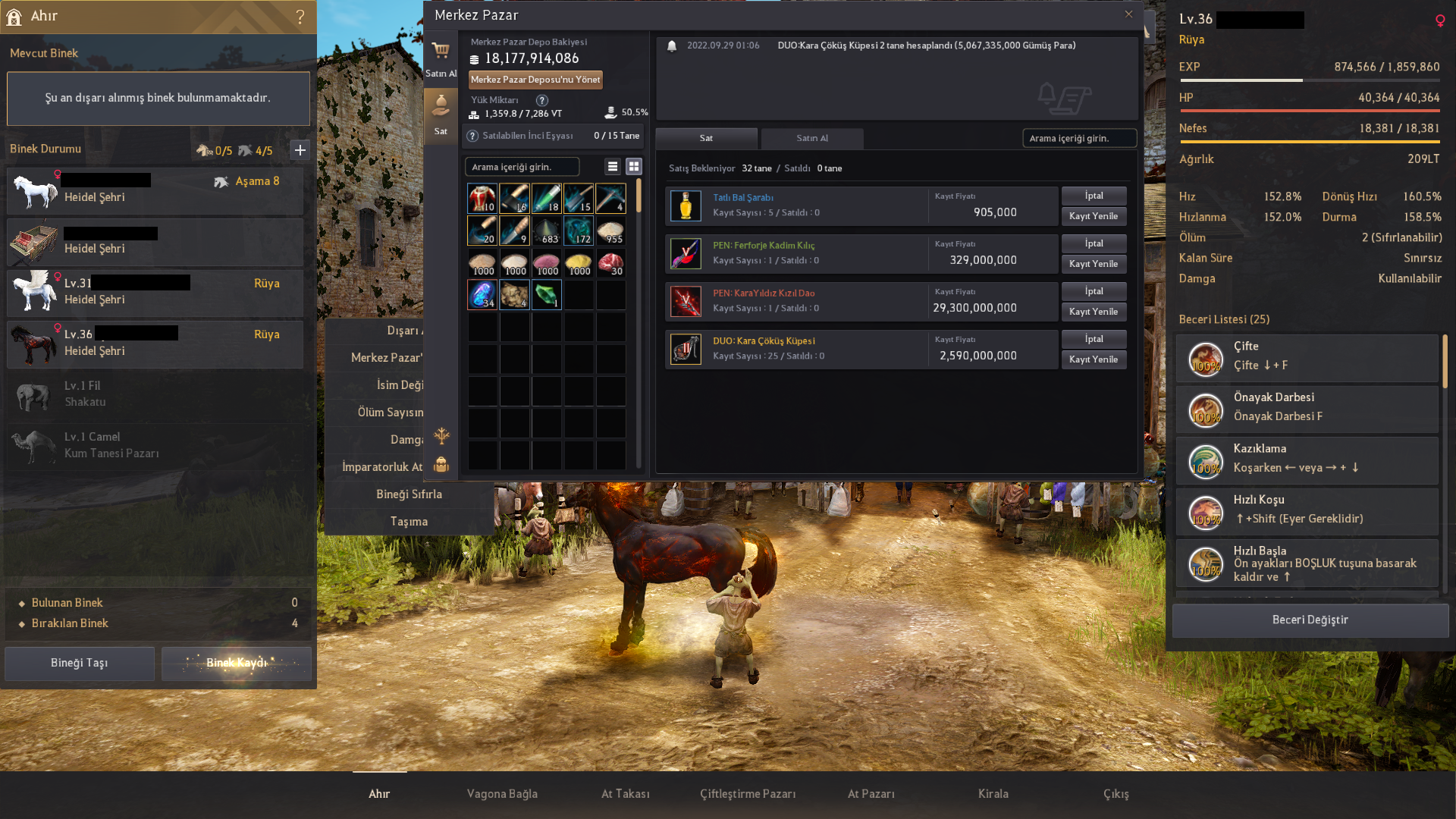Select the Çifte skill icon
This screenshot has width=1456, height=819.
click(x=1206, y=358)
